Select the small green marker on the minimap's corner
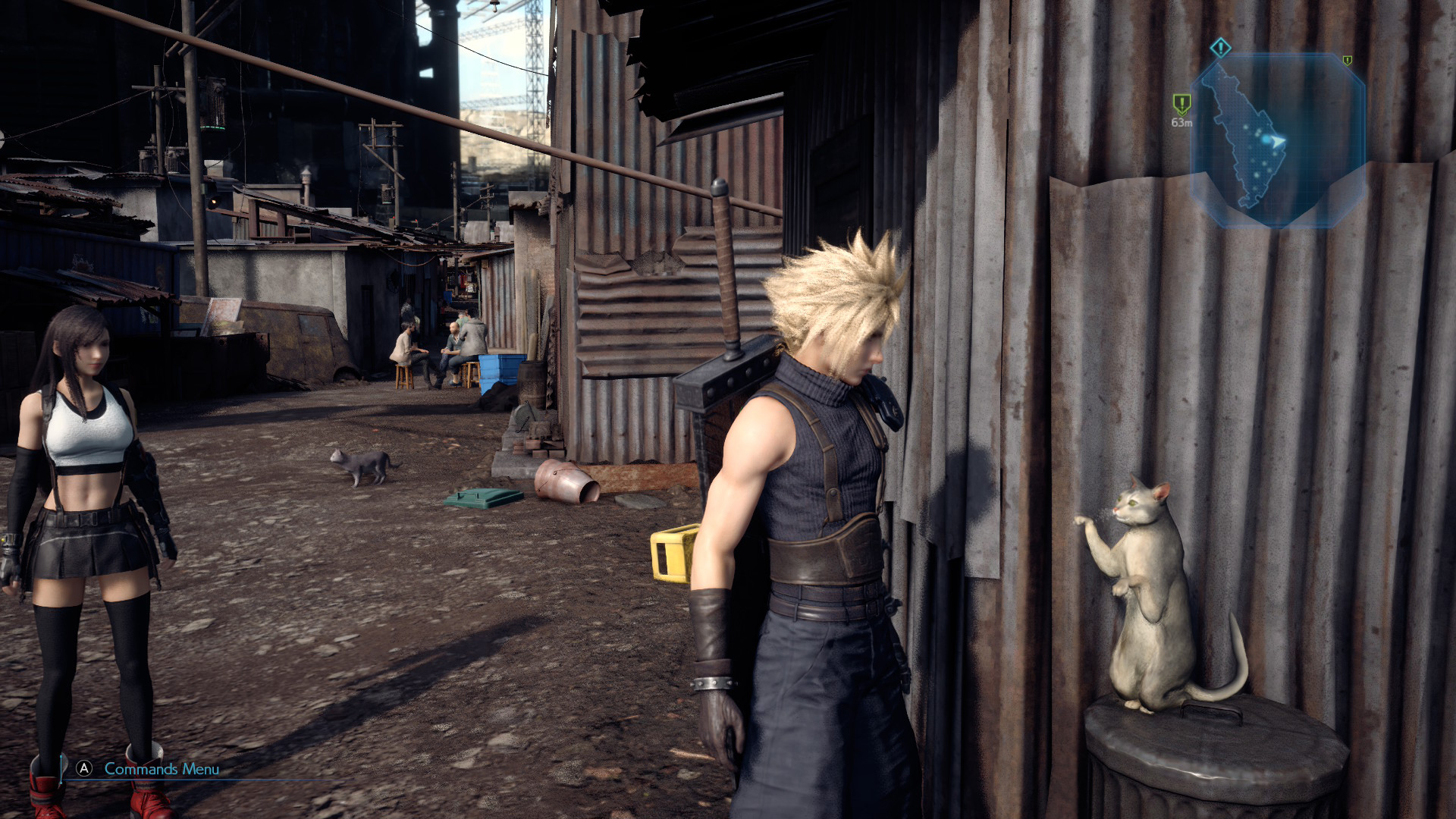This screenshot has width=1456, height=819. (1347, 60)
